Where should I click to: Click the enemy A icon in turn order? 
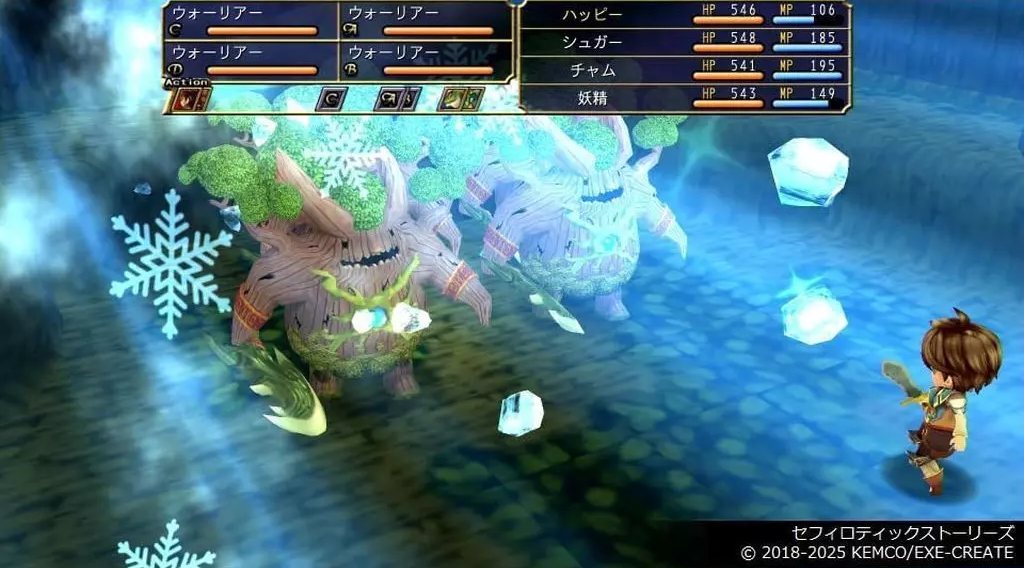(x=391, y=99)
